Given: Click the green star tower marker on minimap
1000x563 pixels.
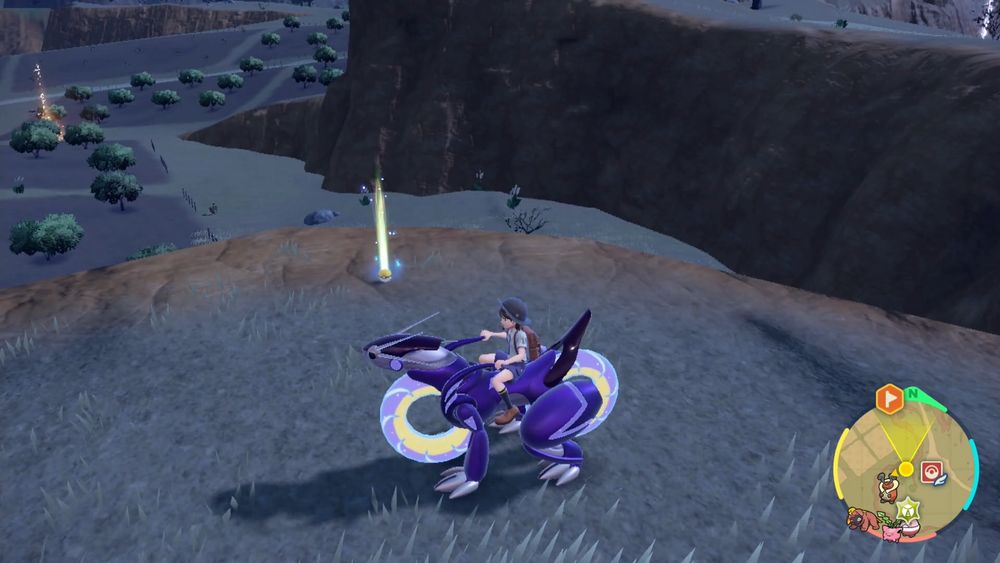Looking at the screenshot, I should point(908,507).
